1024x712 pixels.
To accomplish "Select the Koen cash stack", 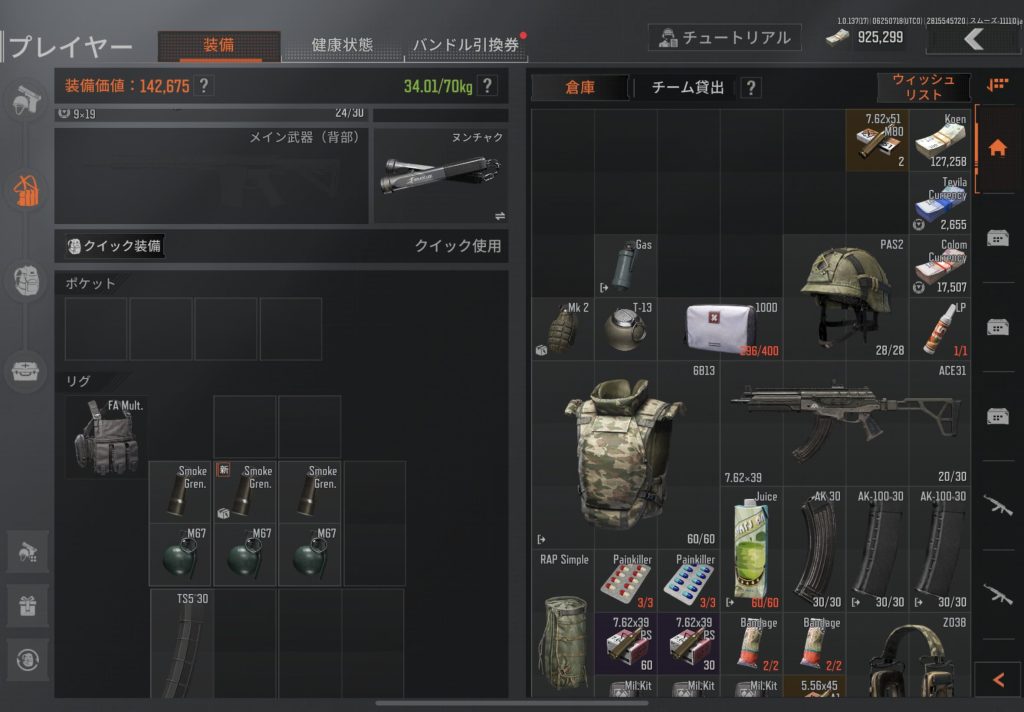I will (x=940, y=140).
